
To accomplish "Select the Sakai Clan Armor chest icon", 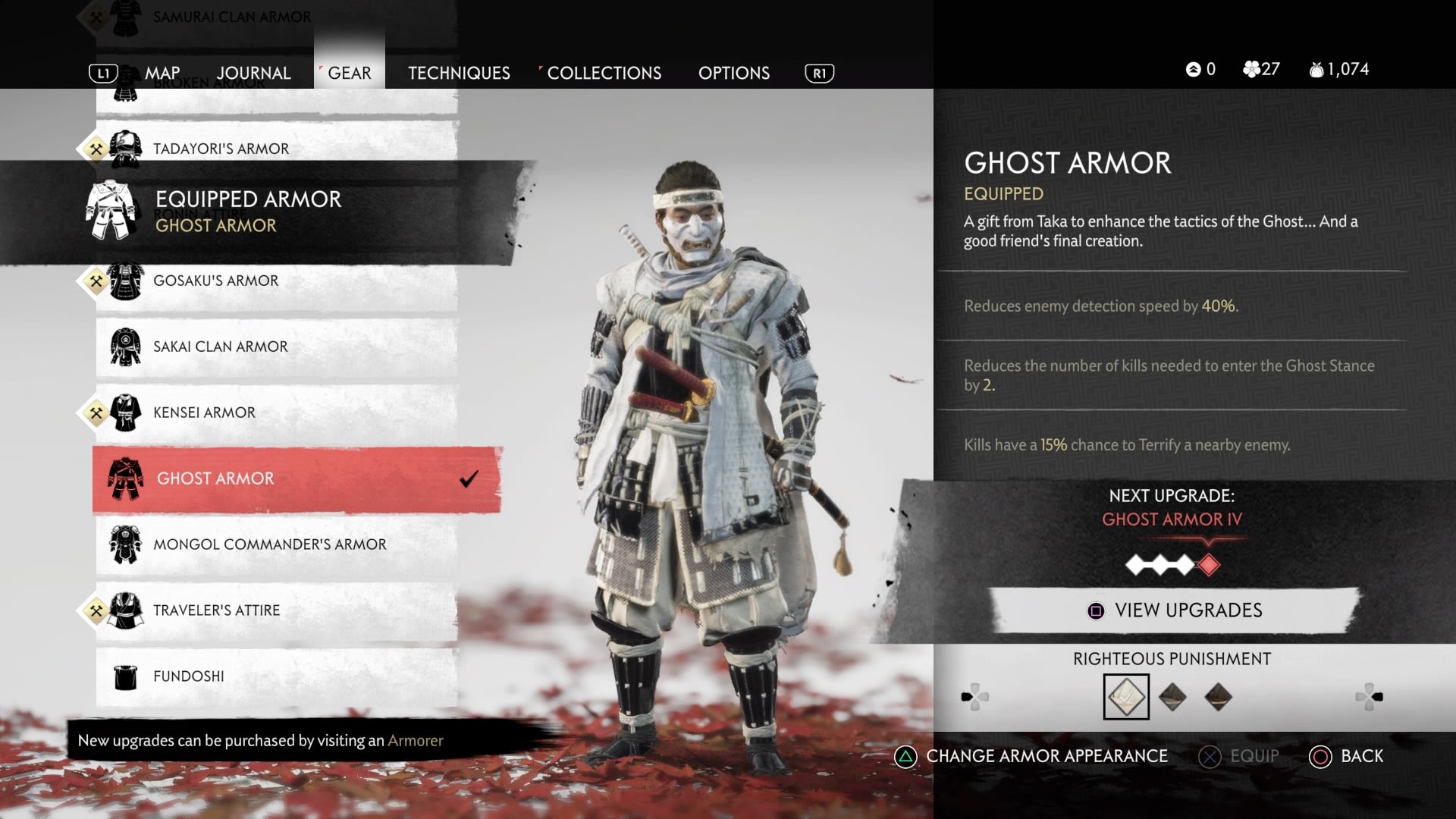I will 125,346.
